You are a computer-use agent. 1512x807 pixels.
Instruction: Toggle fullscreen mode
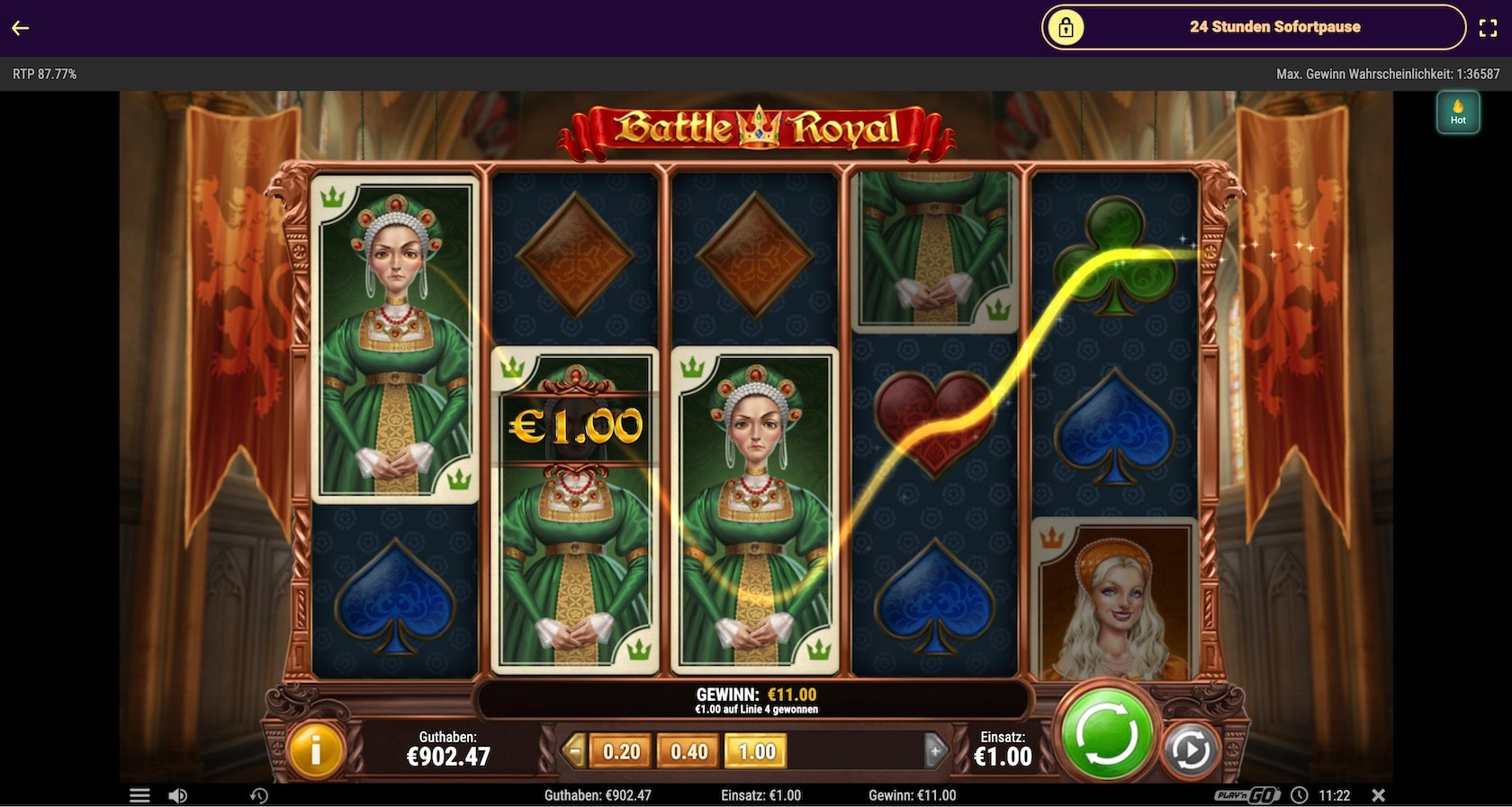1488,28
